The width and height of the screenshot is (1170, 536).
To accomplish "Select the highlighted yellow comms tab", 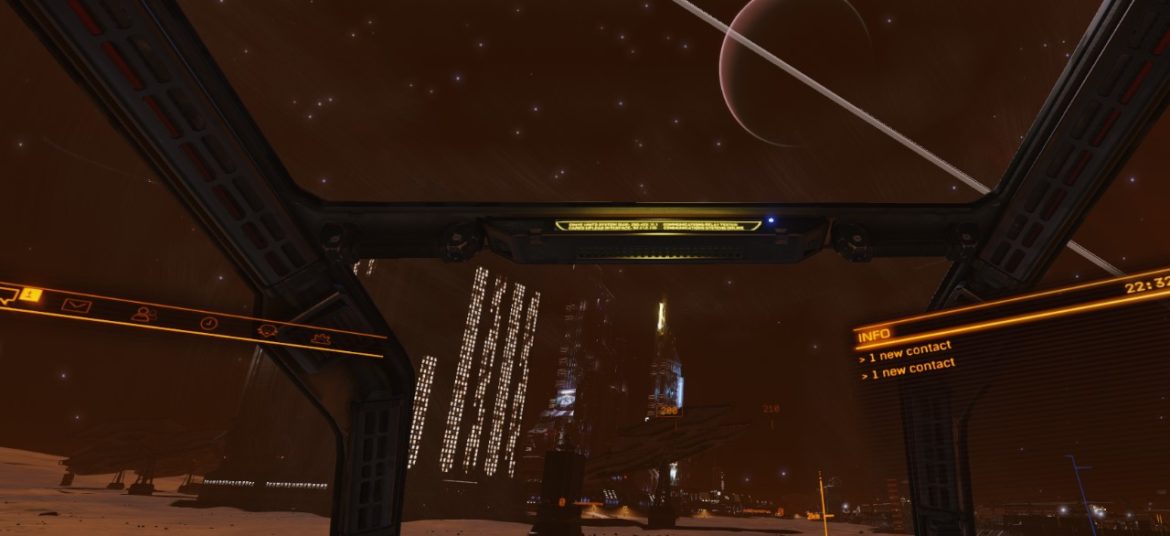I will pos(31,295).
